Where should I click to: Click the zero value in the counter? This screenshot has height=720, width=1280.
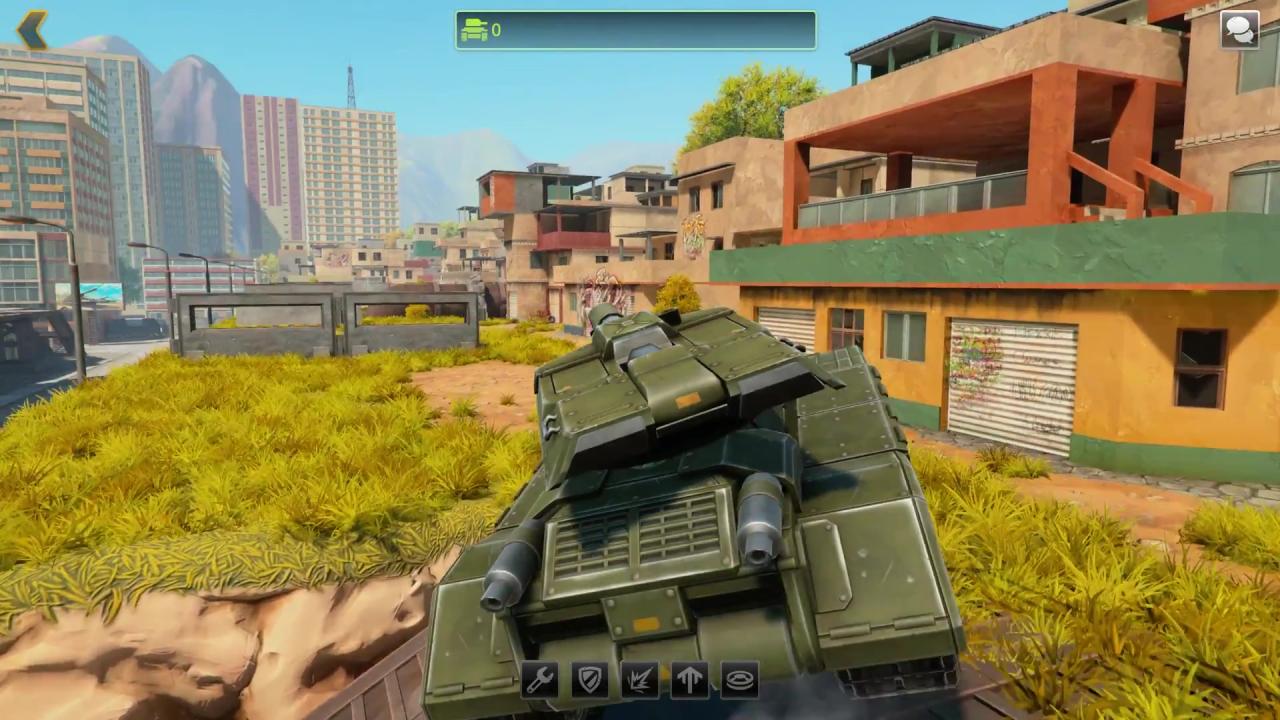coord(496,30)
